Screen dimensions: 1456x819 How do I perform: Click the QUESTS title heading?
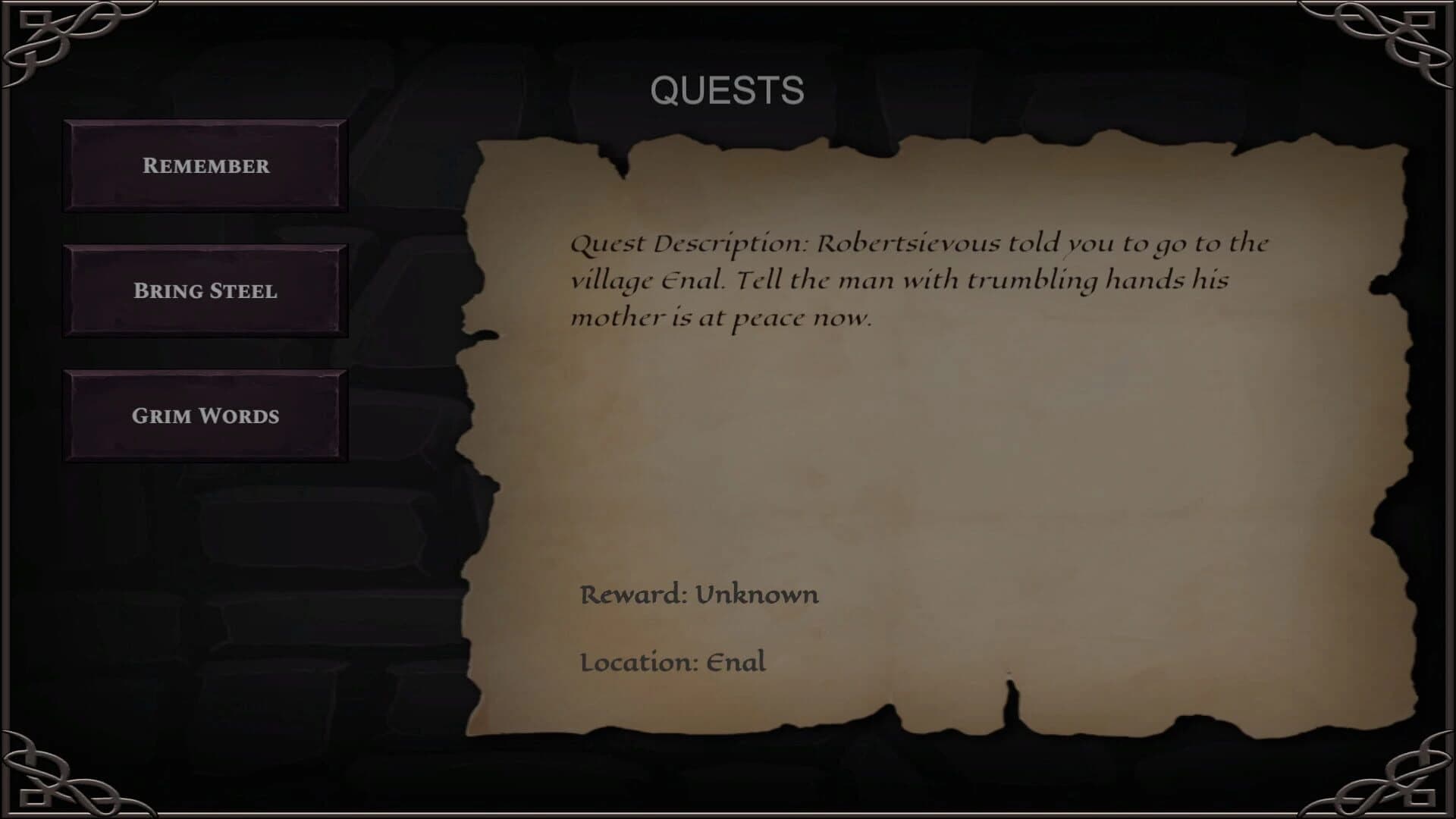click(727, 91)
